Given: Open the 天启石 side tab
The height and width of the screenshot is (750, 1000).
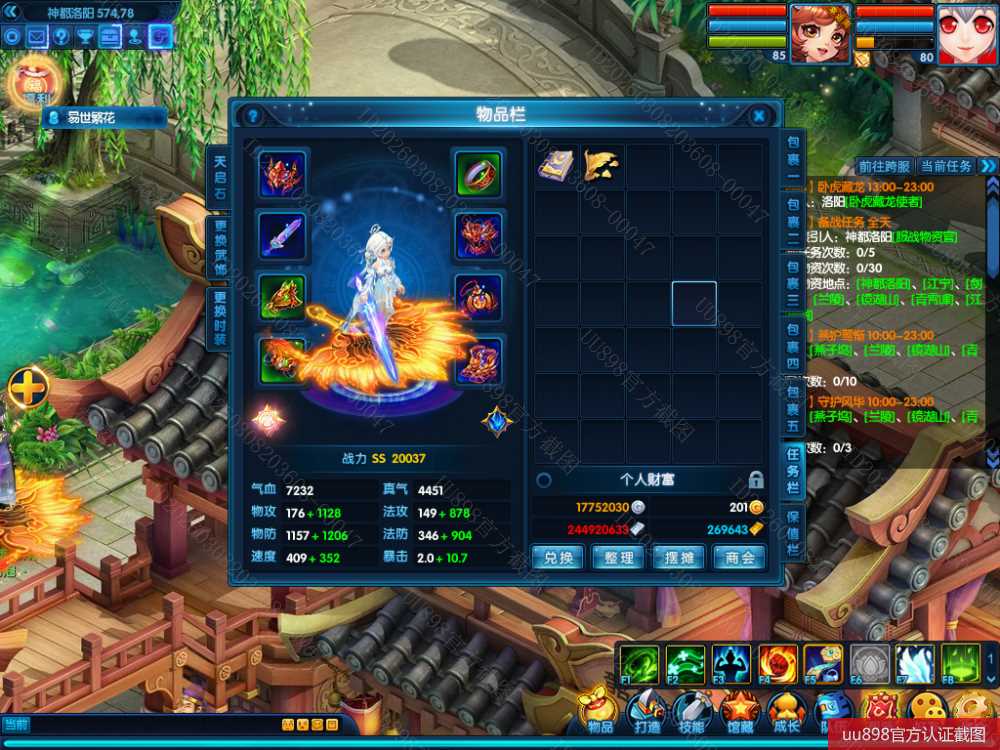Looking at the screenshot, I should point(220,177).
